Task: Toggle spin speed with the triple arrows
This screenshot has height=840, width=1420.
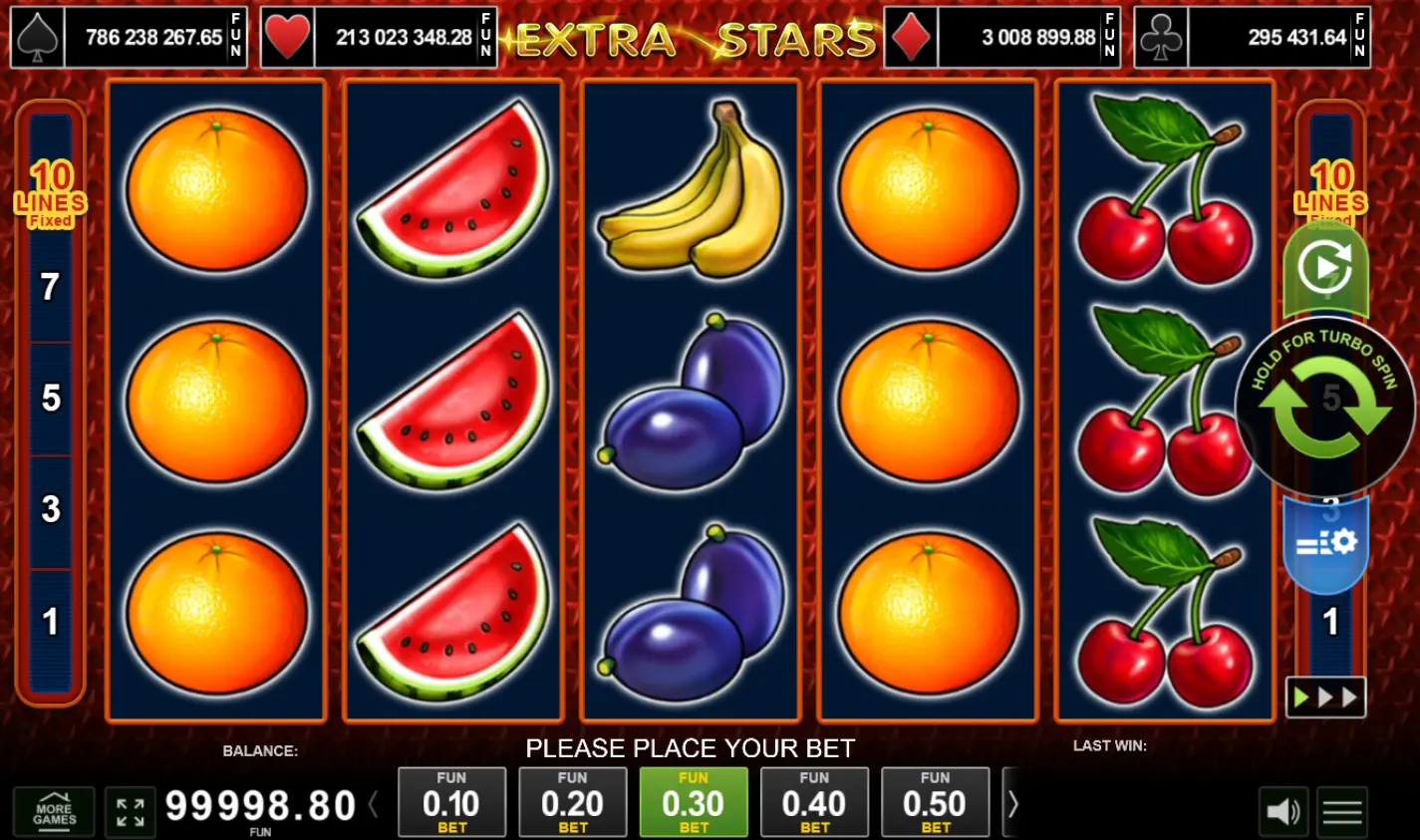Action: click(x=1325, y=698)
